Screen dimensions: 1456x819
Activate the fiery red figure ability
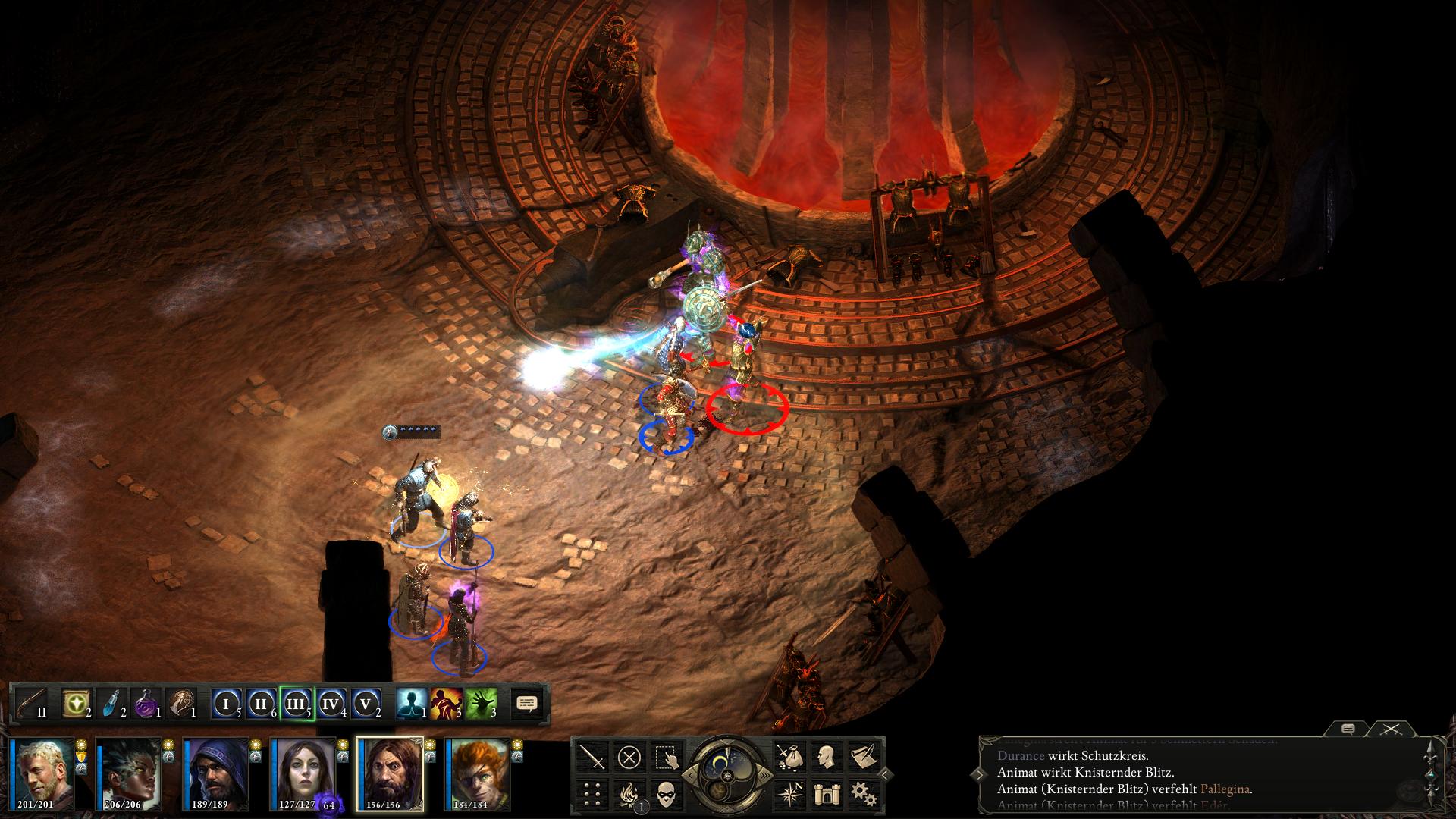(x=447, y=704)
